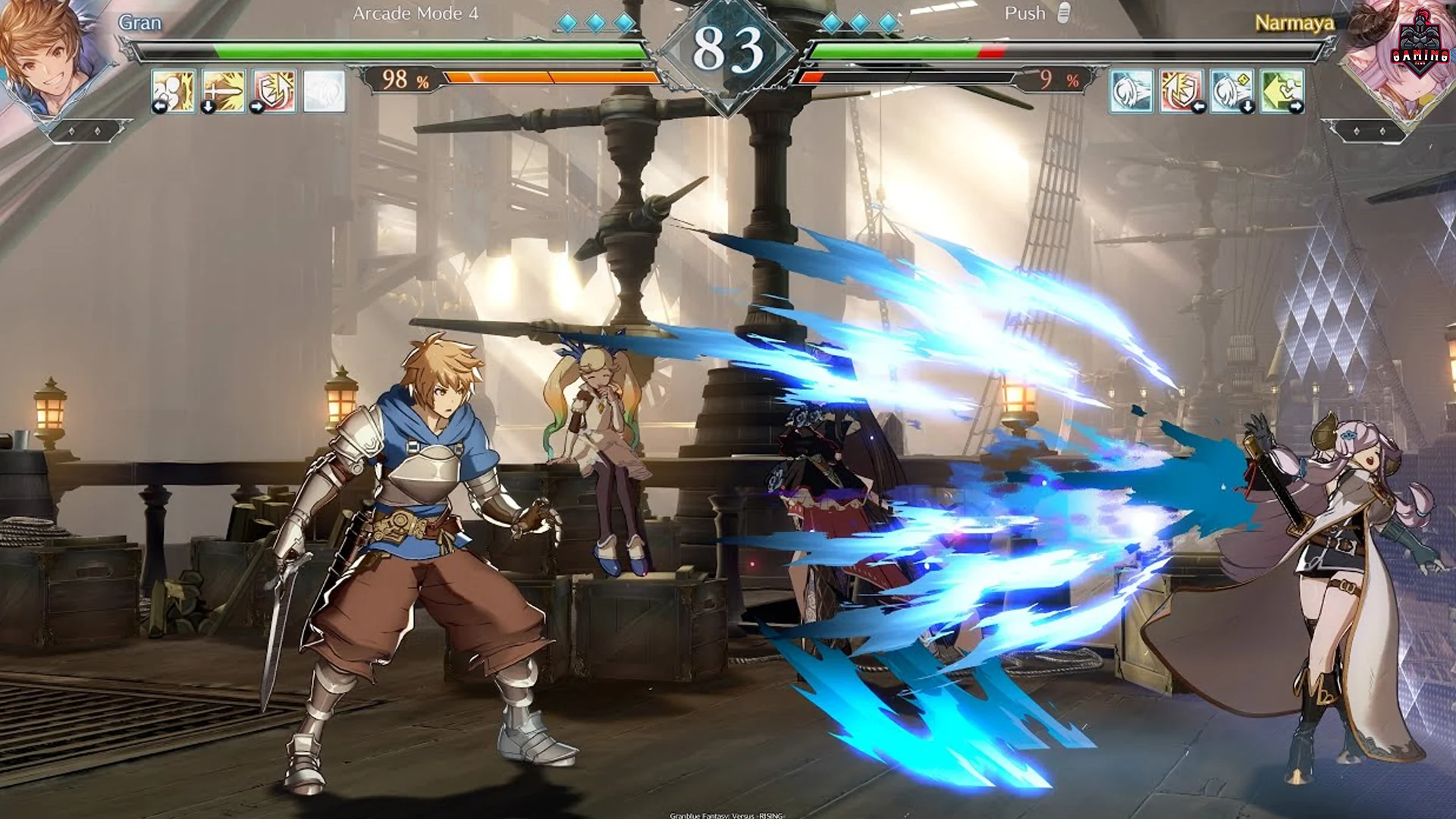Expand the down arrow on Gran's sword skill
The width and height of the screenshot is (1456, 819).
[x=208, y=108]
